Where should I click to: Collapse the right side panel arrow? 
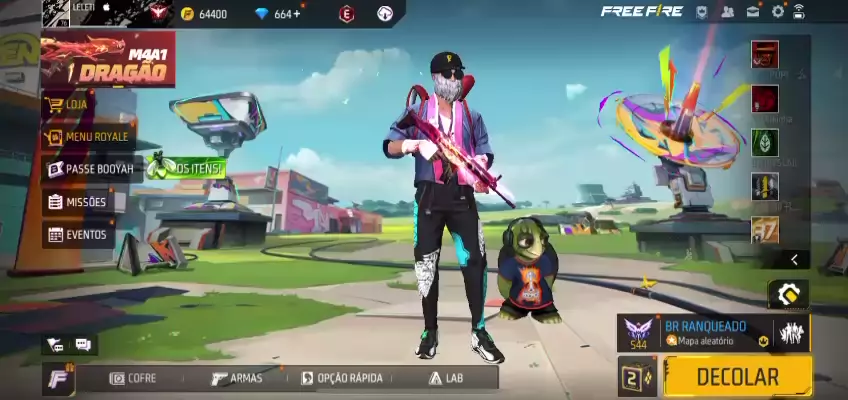coord(794,259)
